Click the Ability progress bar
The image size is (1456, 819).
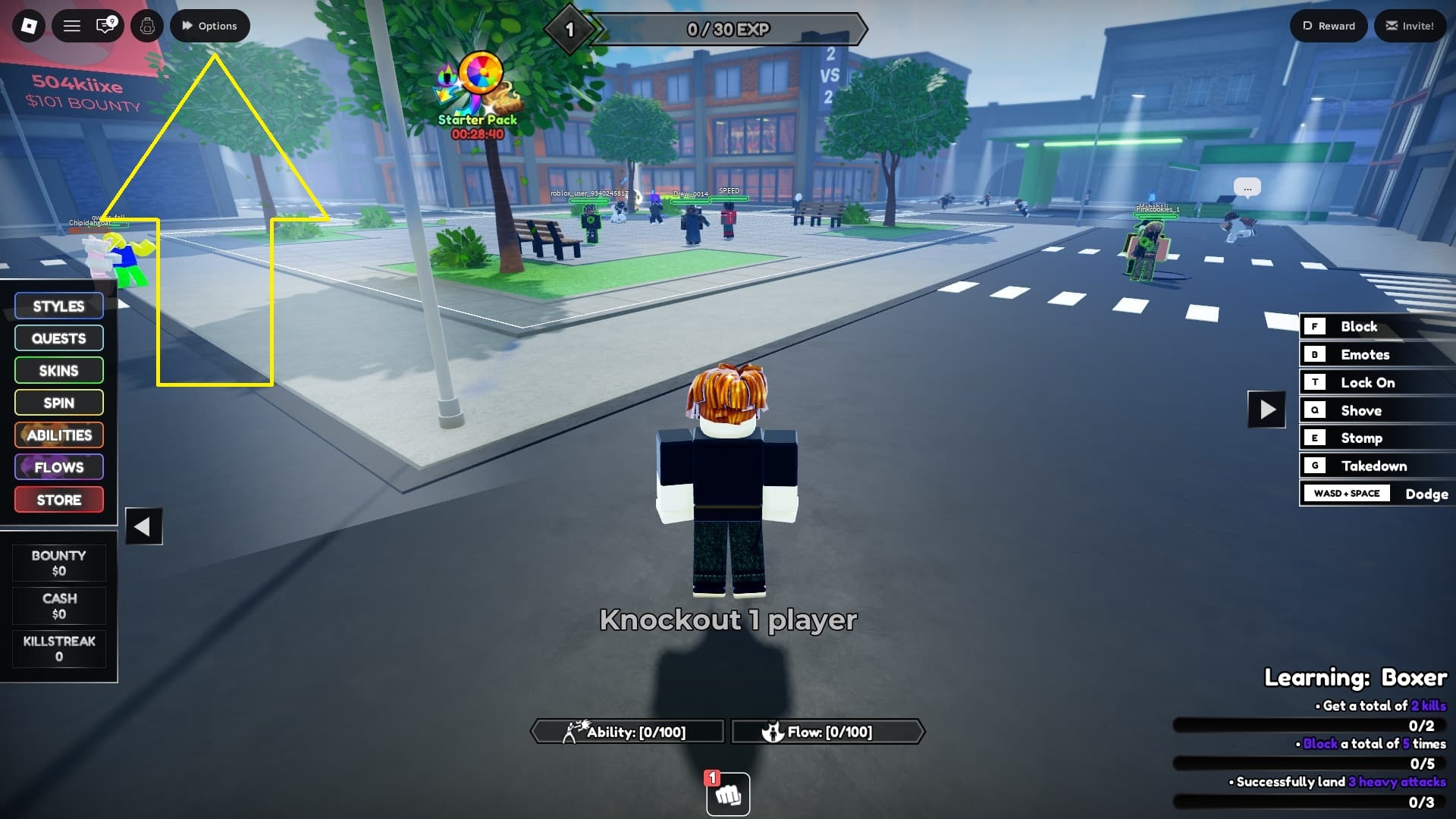627,732
